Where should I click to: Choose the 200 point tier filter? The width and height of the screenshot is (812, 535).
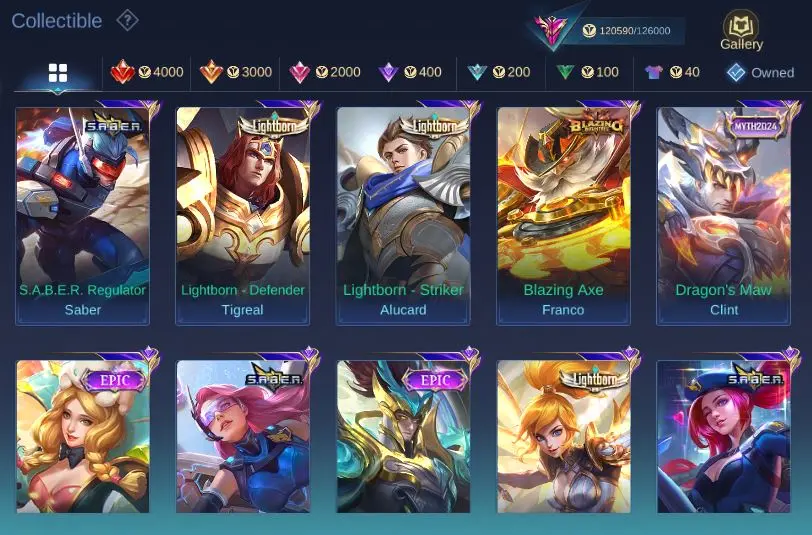[x=498, y=72]
